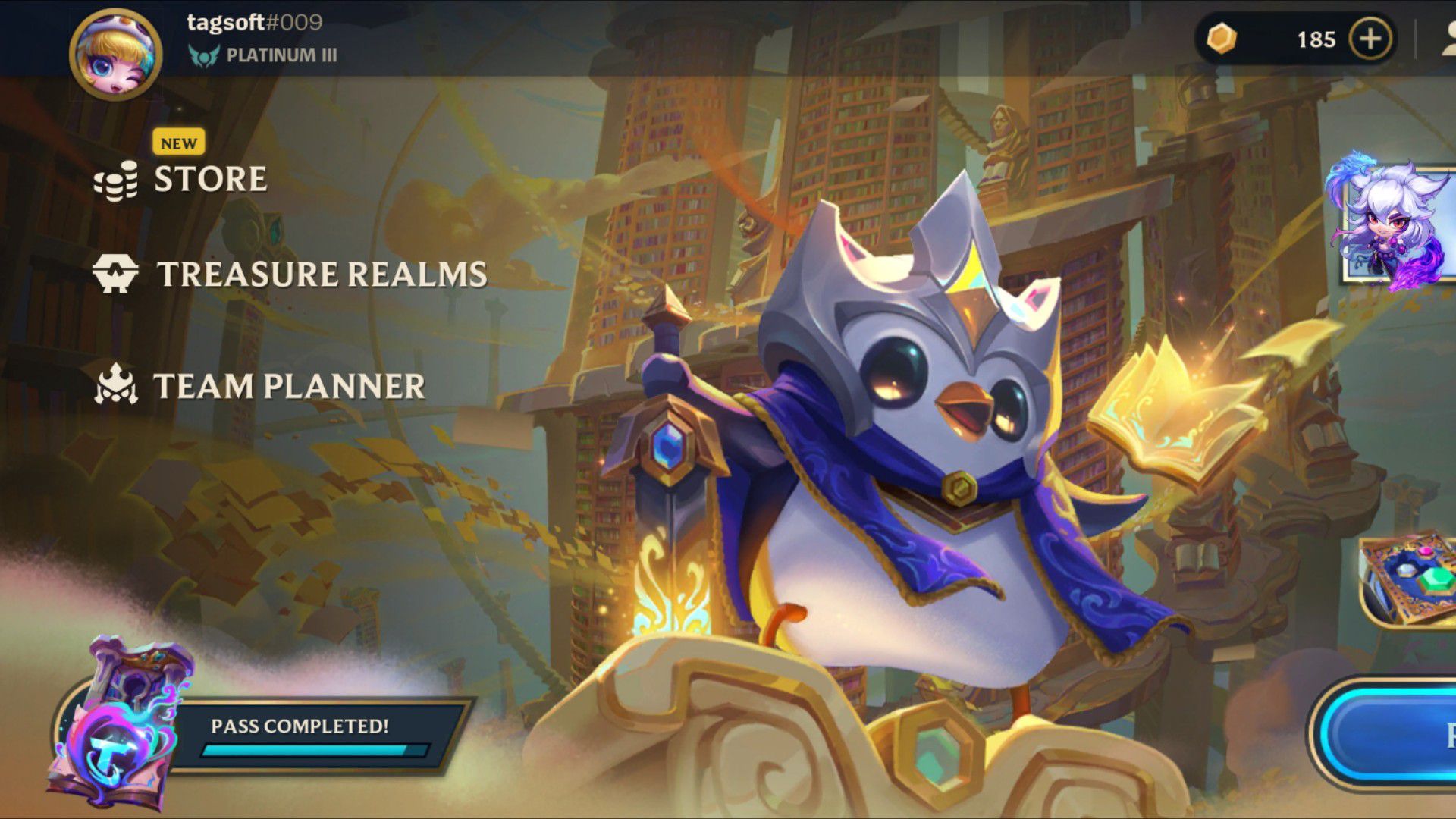Add more coins with the plus button

pyautogui.click(x=1370, y=39)
